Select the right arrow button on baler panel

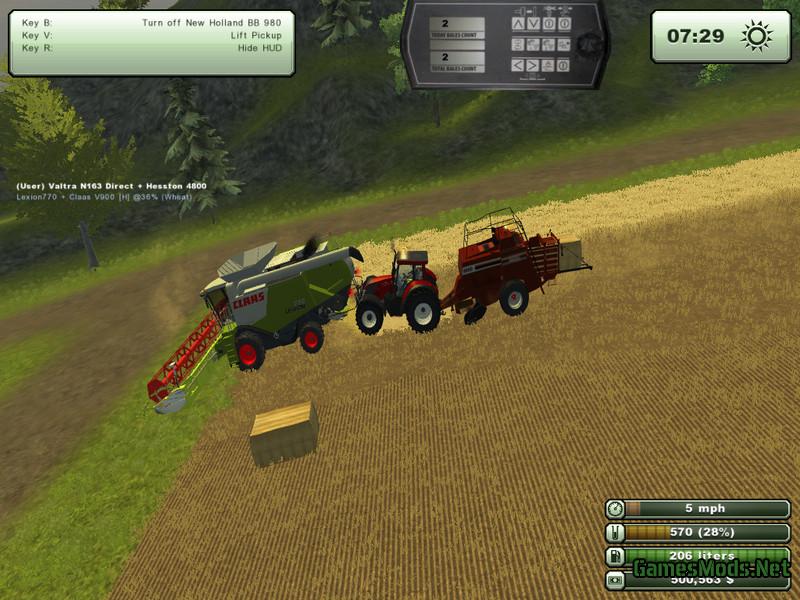(534, 65)
